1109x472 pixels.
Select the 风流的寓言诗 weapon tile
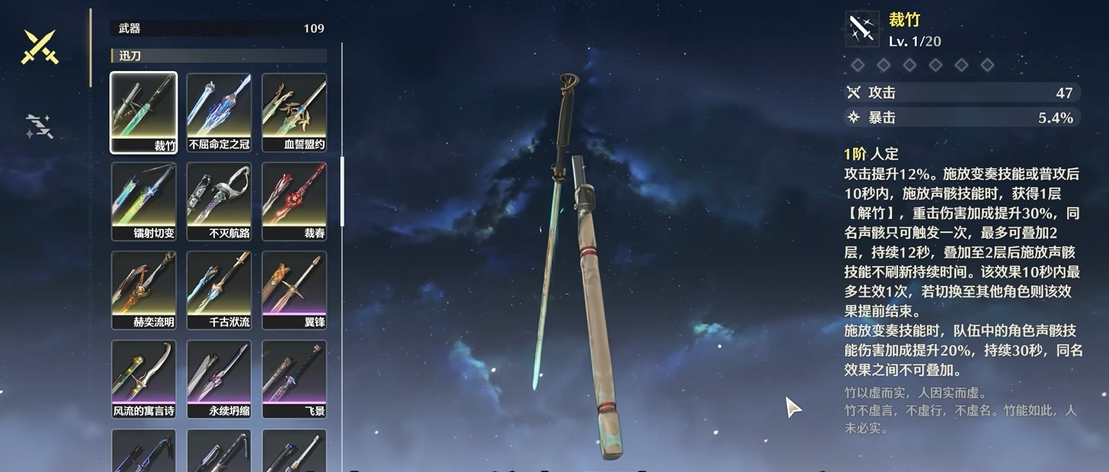point(144,379)
